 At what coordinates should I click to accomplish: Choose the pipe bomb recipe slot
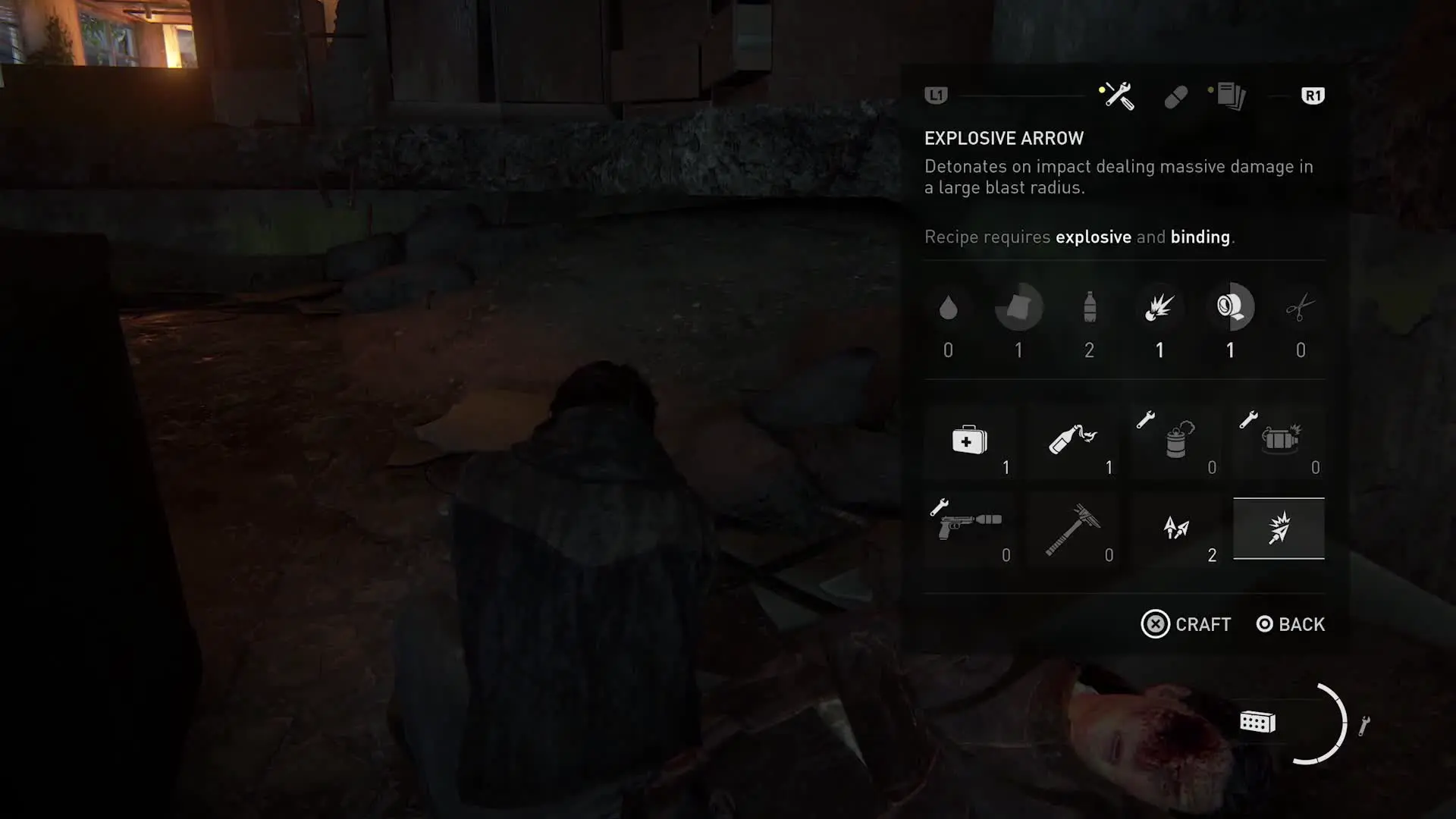pyautogui.click(x=1279, y=441)
